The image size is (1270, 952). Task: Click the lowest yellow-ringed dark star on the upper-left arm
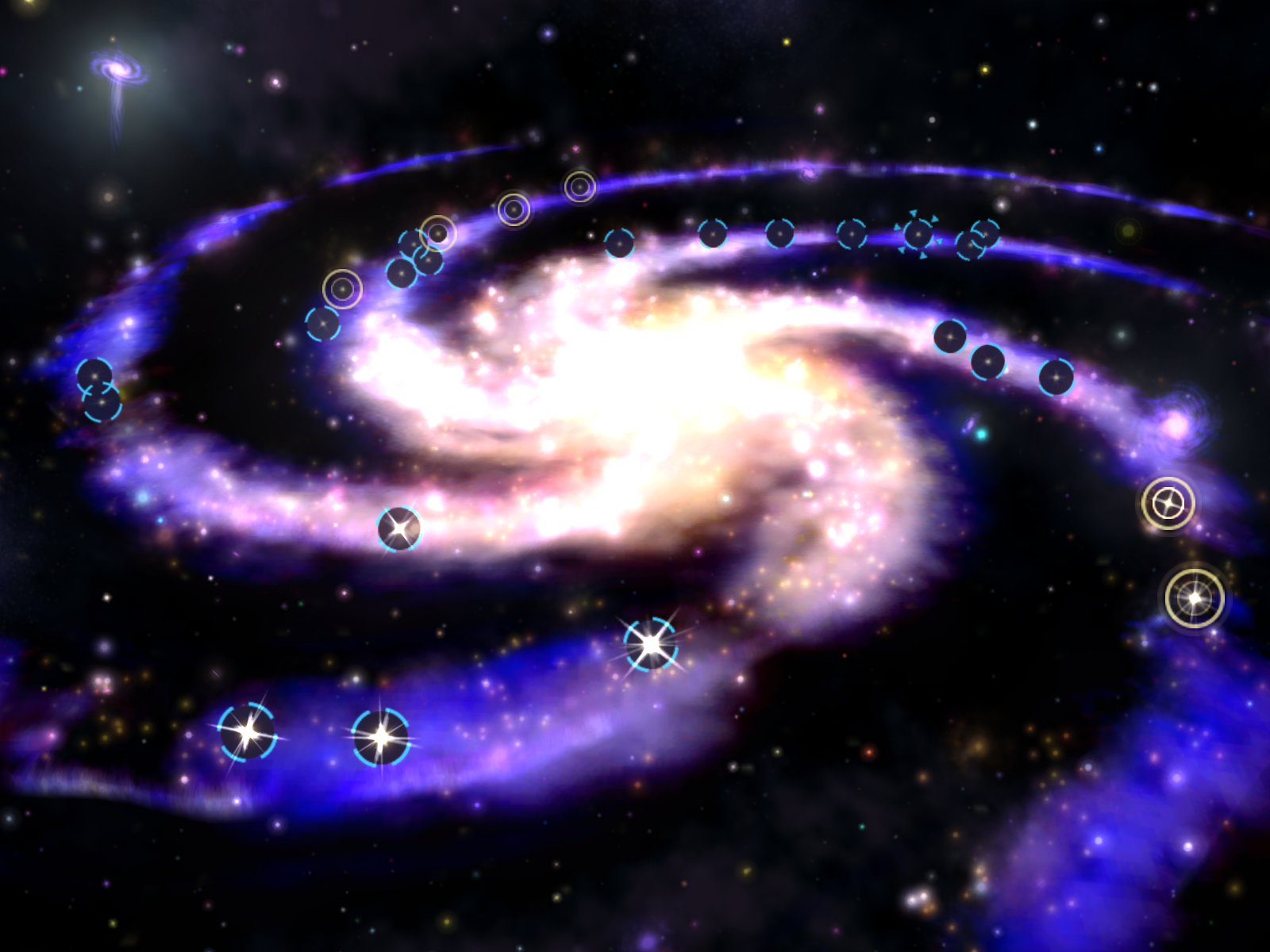pos(342,289)
